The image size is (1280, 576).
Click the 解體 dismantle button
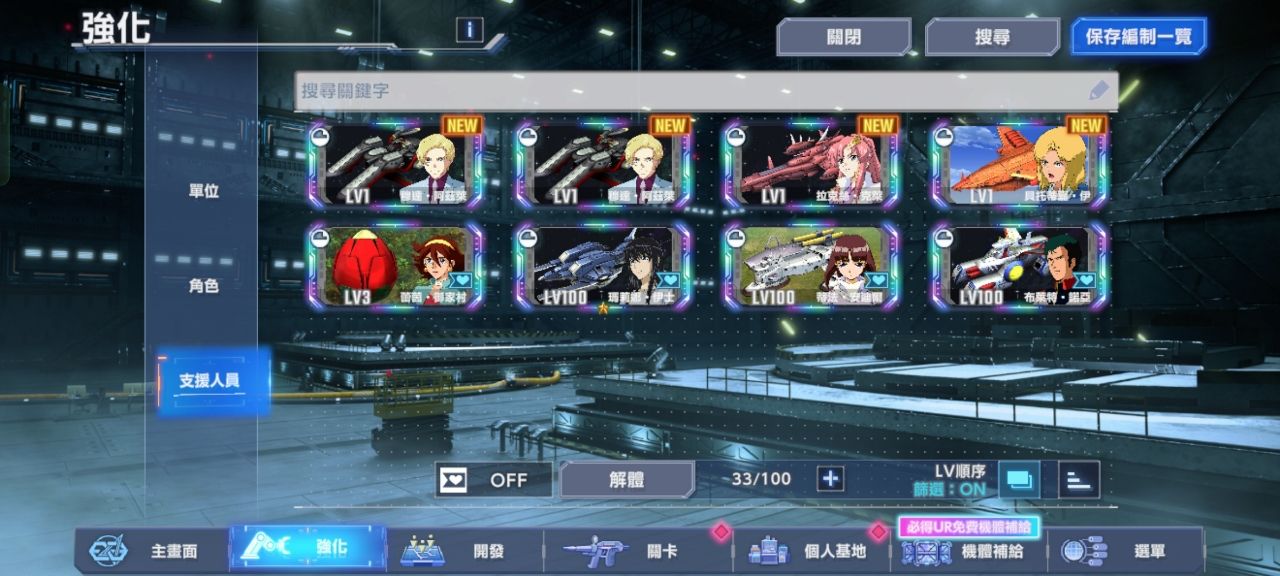(626, 480)
